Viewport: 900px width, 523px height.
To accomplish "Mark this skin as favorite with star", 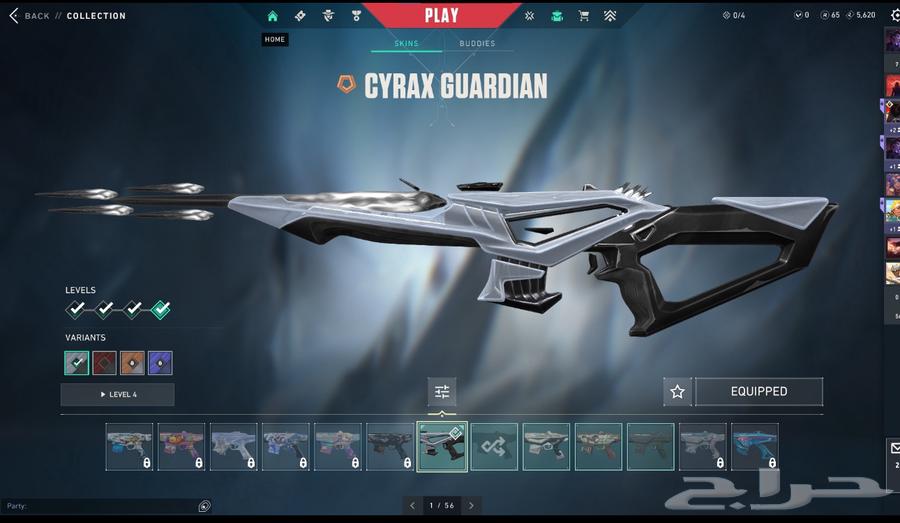I will [677, 392].
